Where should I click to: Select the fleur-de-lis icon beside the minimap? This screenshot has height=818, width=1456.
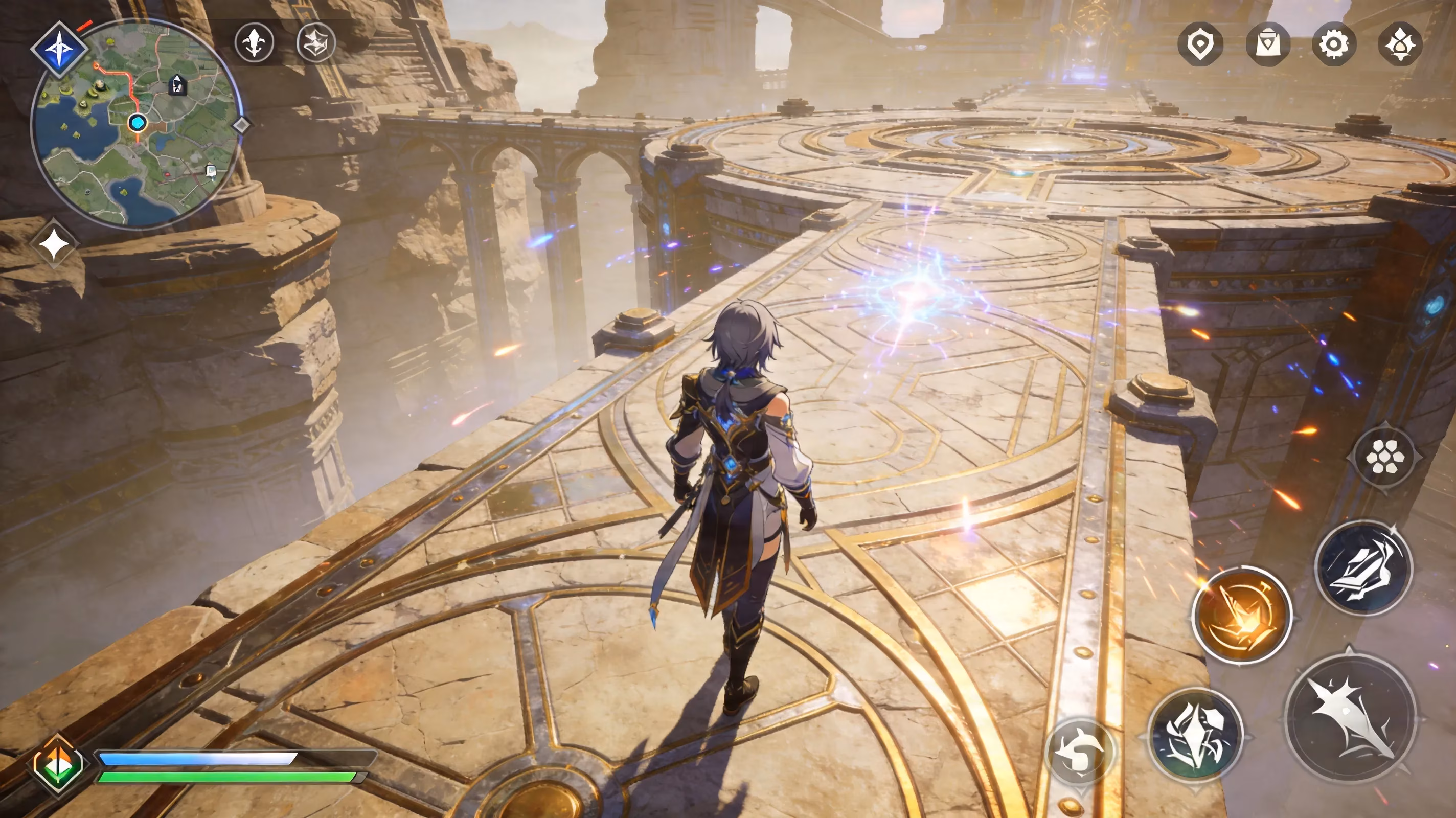pos(255,42)
